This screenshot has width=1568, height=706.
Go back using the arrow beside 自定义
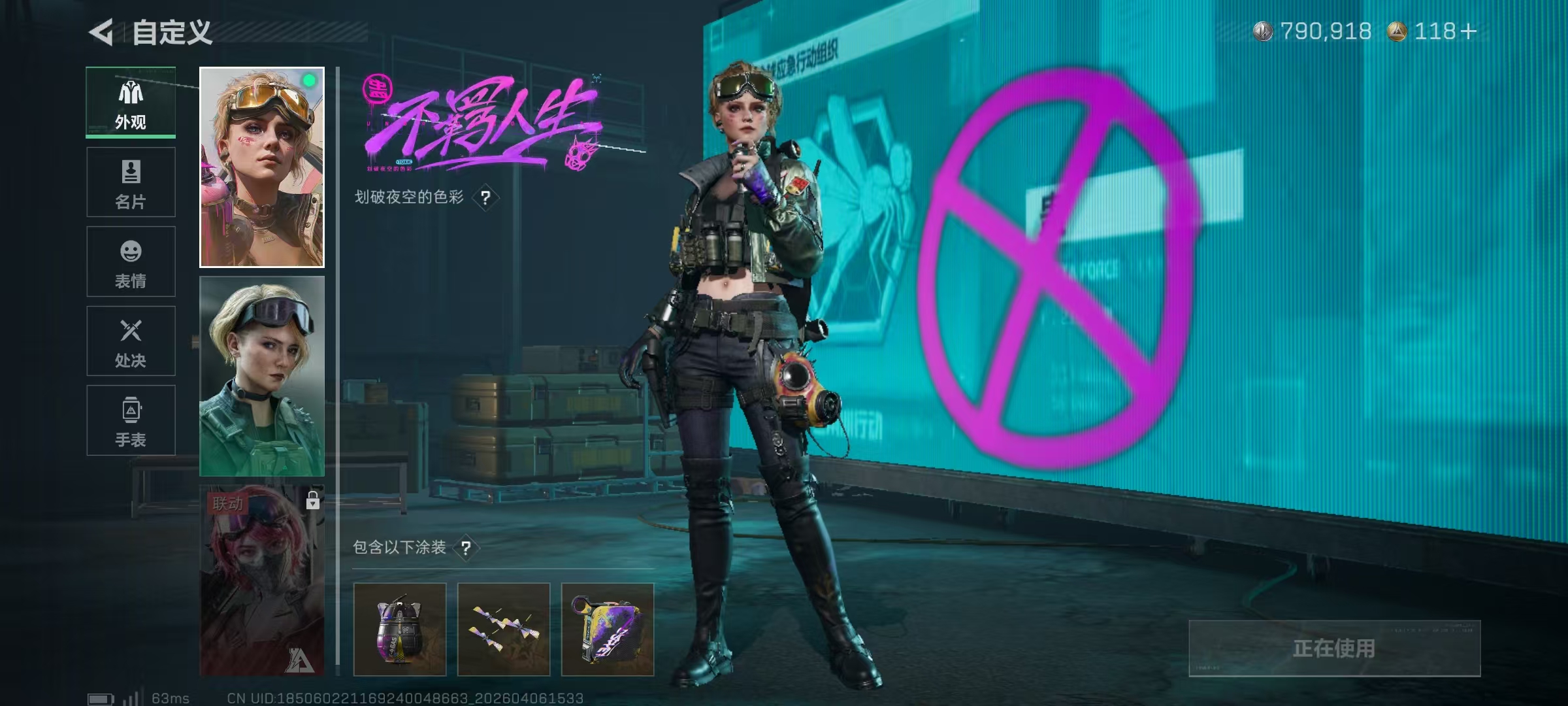coord(102,32)
